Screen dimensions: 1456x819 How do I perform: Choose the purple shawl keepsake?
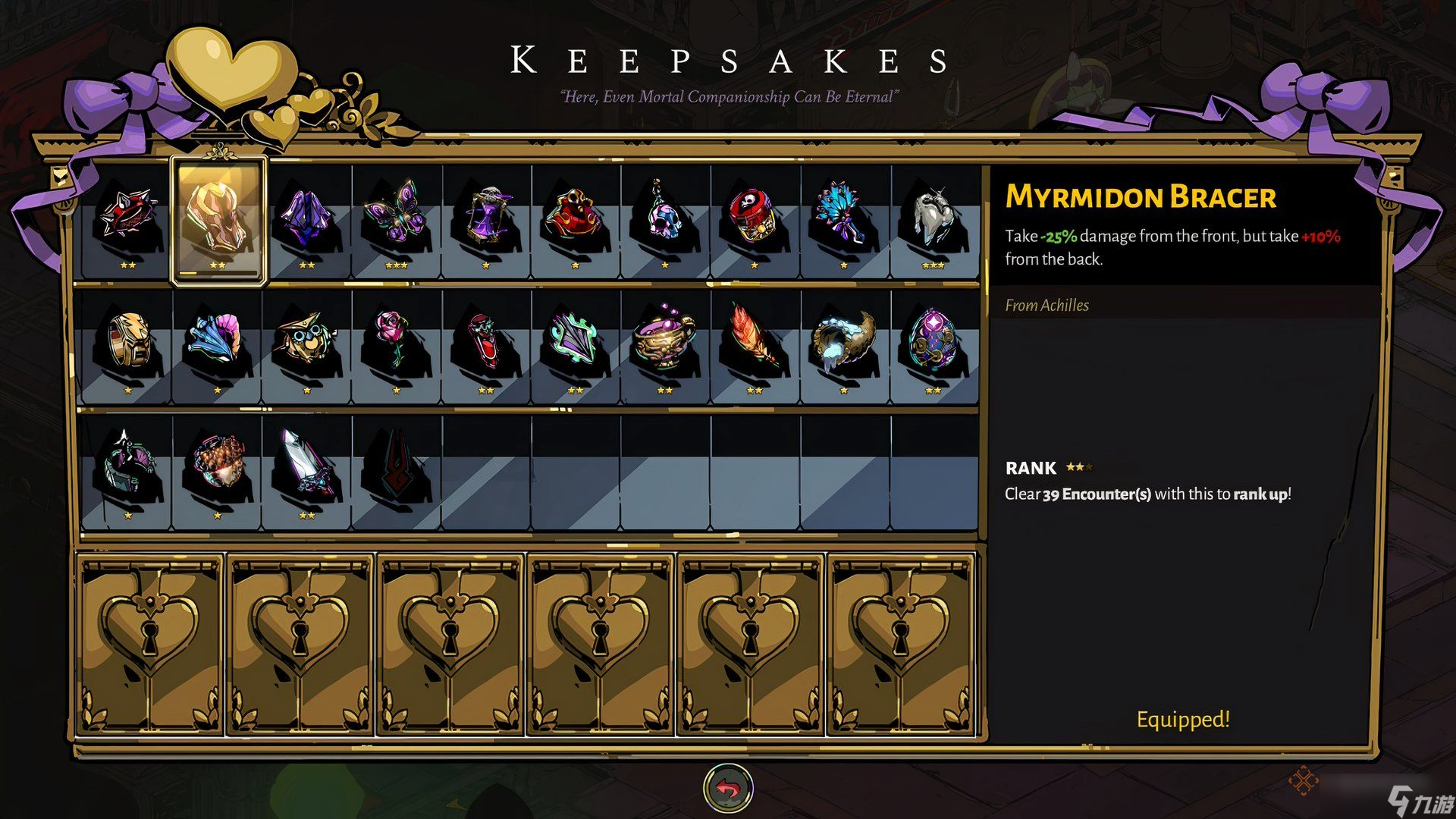point(306,217)
